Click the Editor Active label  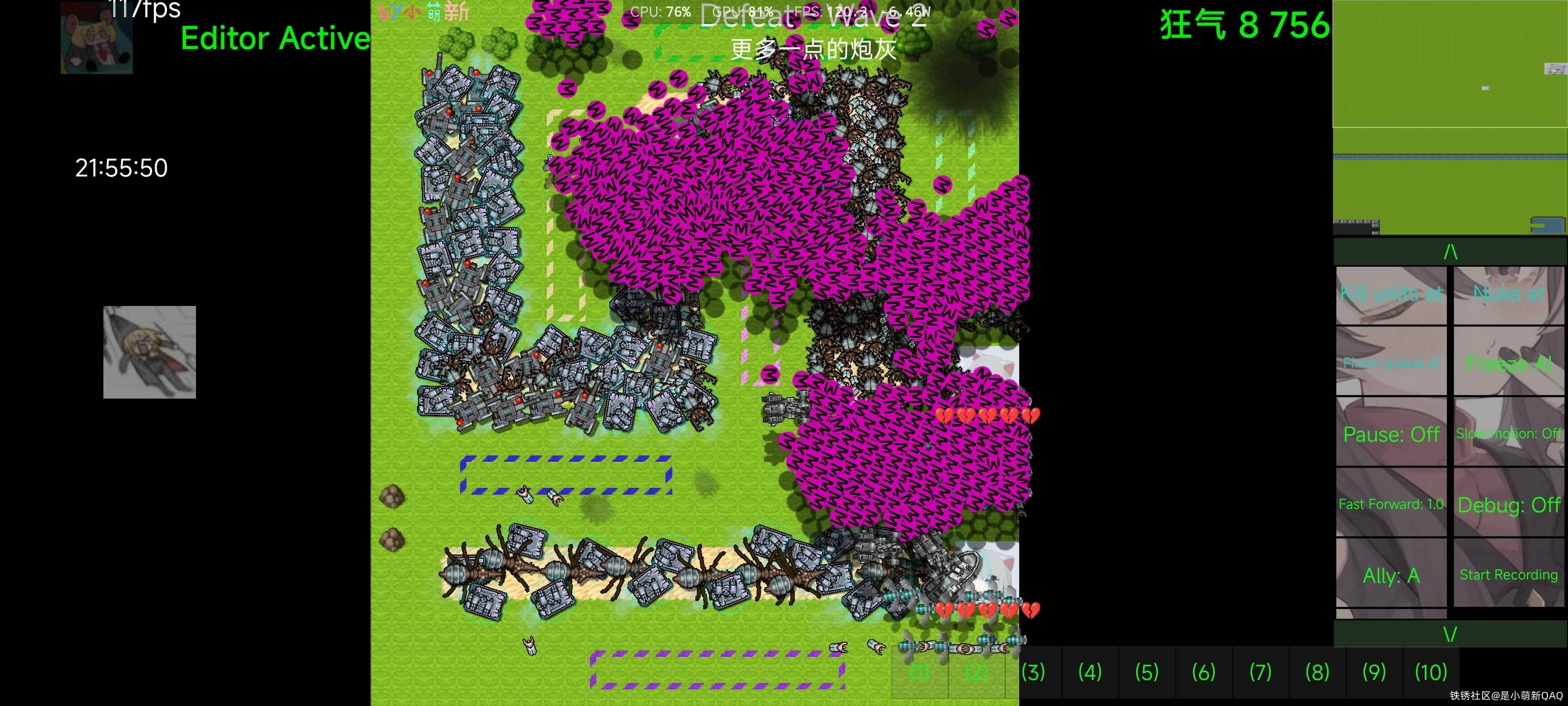(x=275, y=38)
